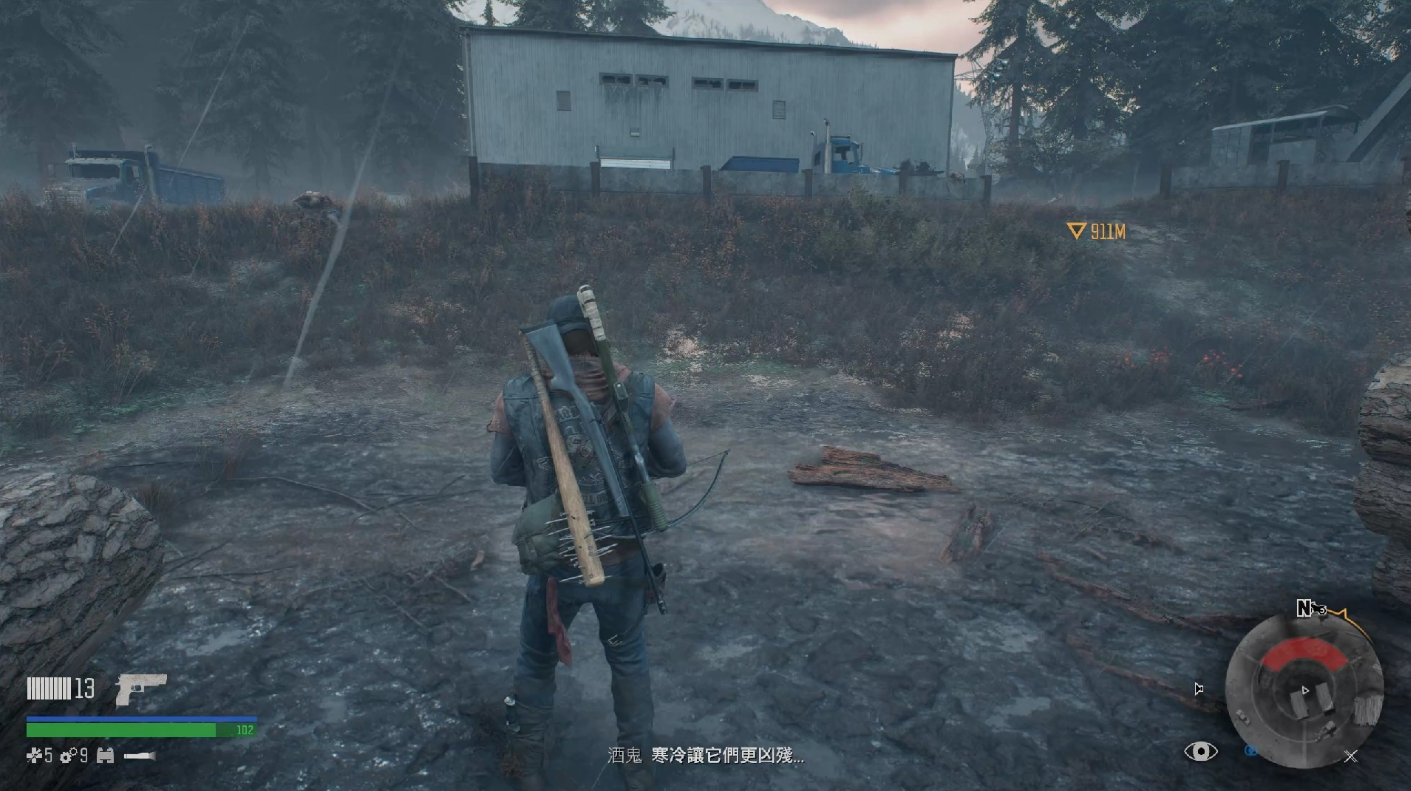The width and height of the screenshot is (1411, 791).
Task: Select the knife melee icon
Action: point(139,756)
